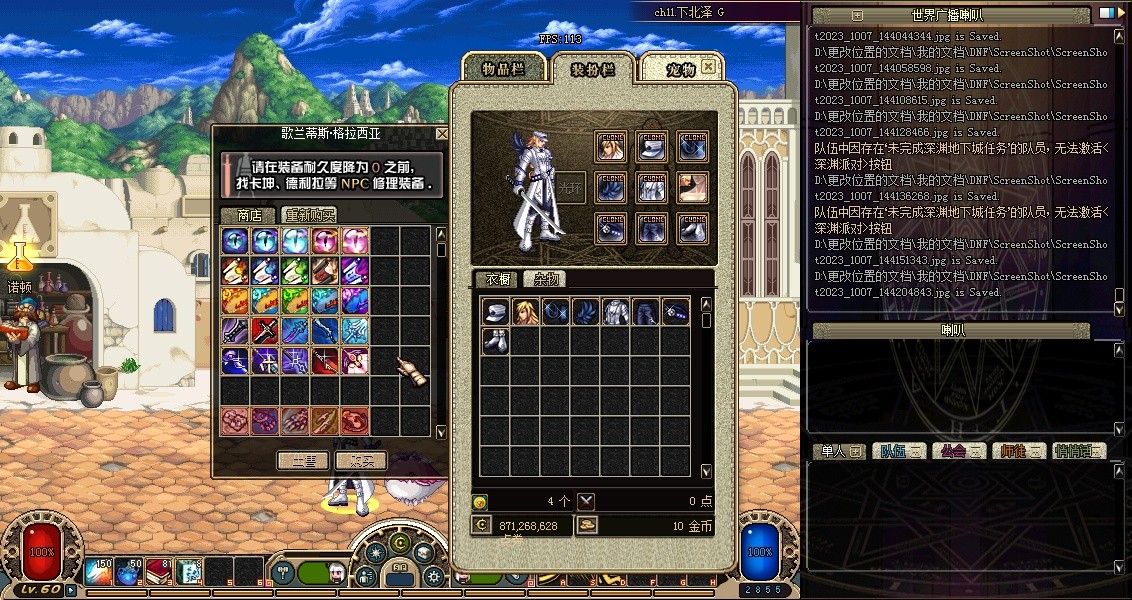This screenshot has height=600, width=1132.
Task: Click the 购买 buy button
Action: click(360, 461)
